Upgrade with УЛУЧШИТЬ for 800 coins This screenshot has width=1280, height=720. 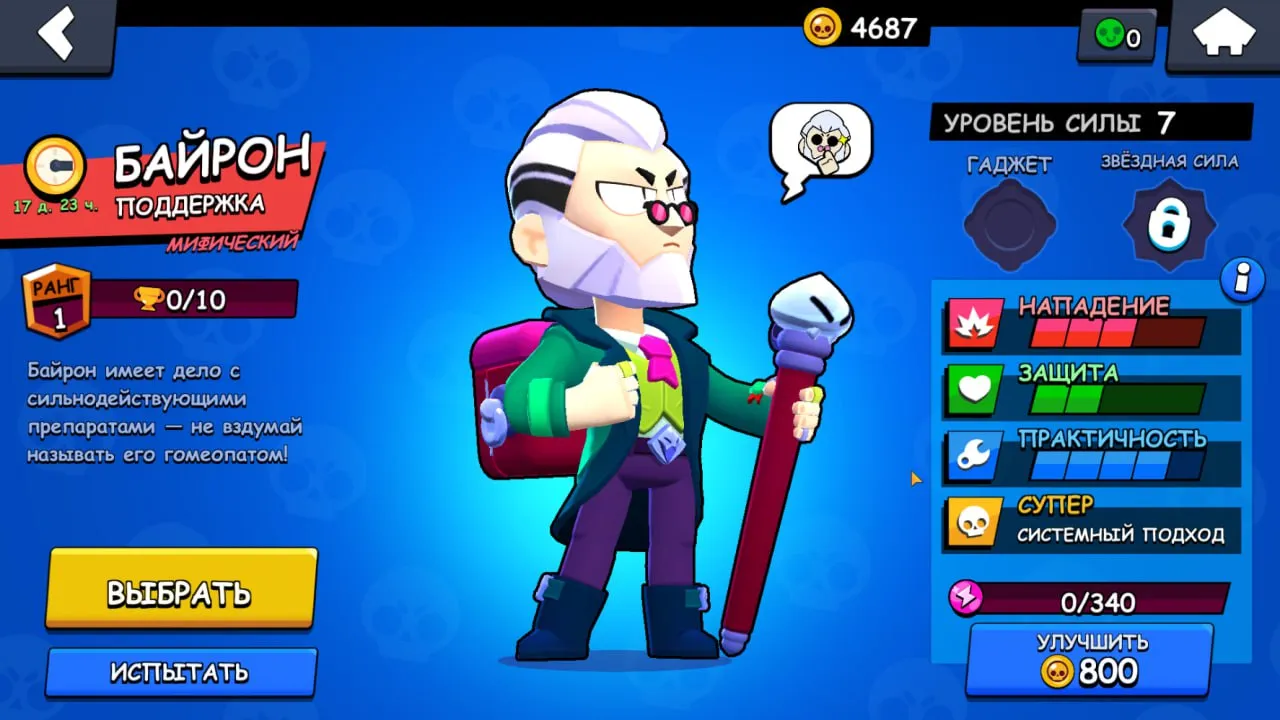1089,658
